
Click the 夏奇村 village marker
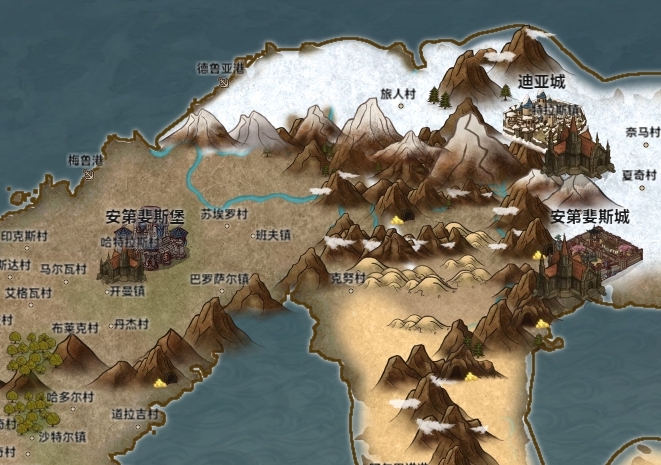643,186
